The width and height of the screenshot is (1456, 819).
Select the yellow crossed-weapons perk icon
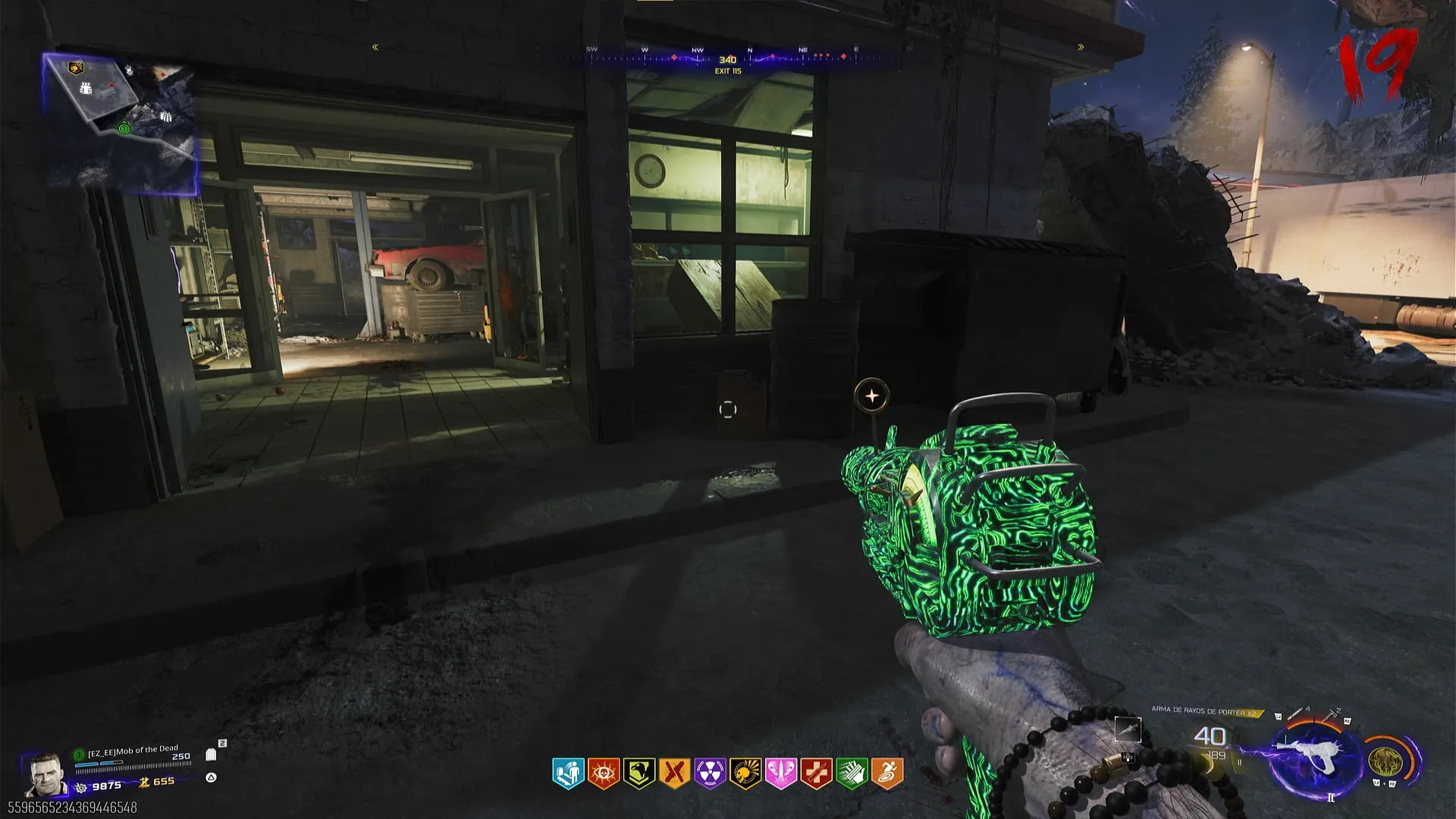[674, 773]
